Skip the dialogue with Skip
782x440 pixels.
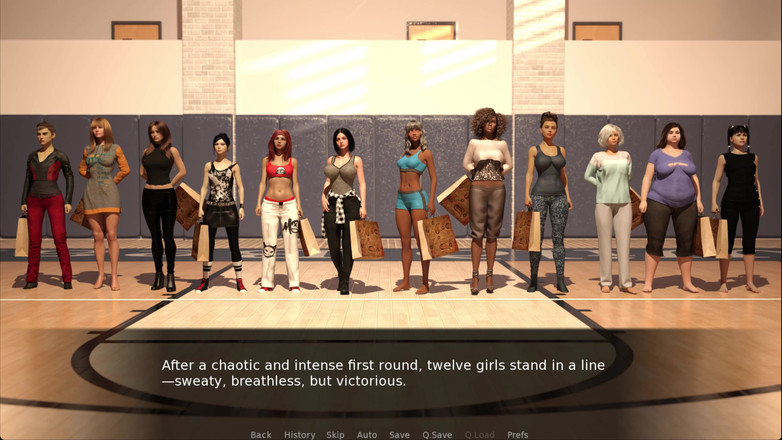coord(335,435)
